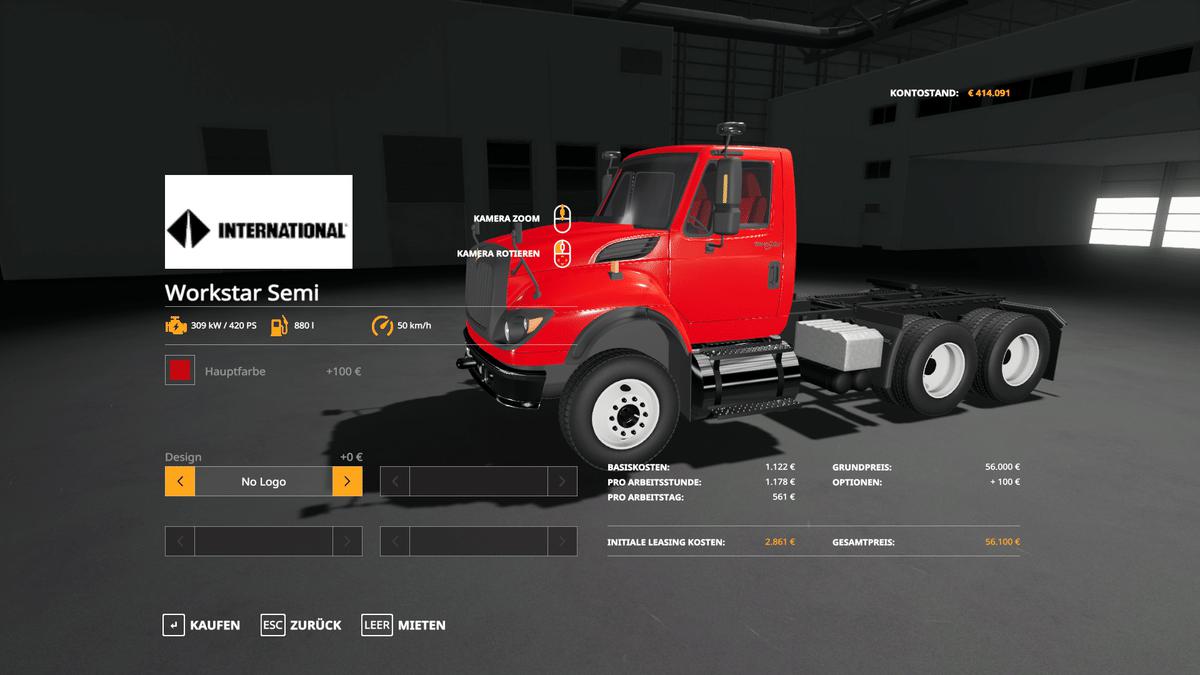This screenshot has width=1200, height=675.
Task: Buy the truck with the Kaufen button
Action: point(202,625)
